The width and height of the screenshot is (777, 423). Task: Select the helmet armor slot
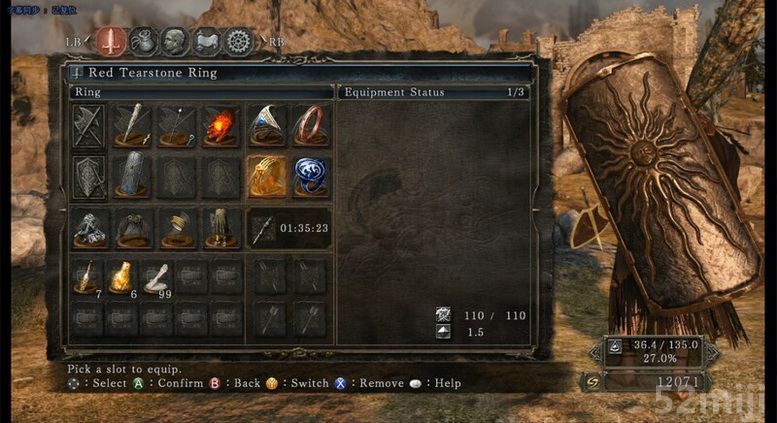90,228
